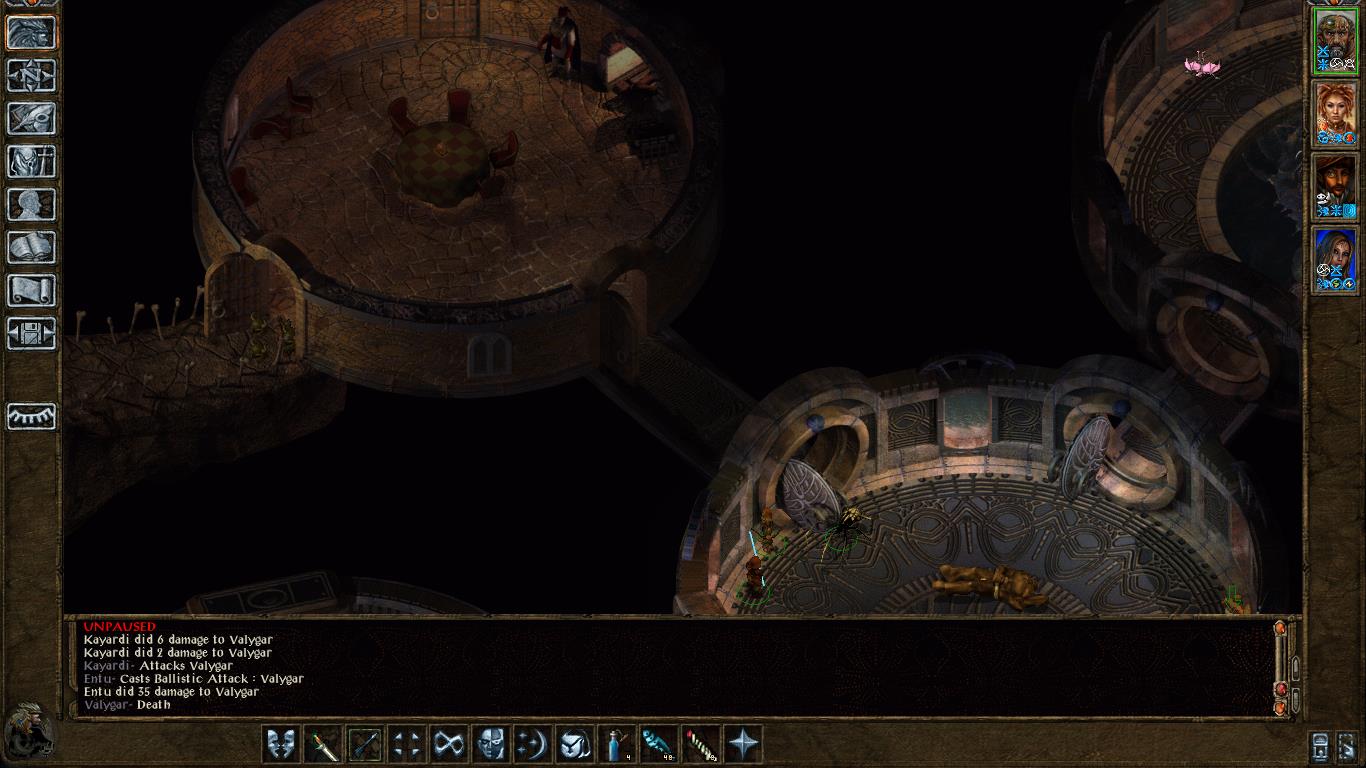Screen dimensions: 1366x768
Task: Equip the arrow ranged weapon quick slot
Action: click(365, 744)
